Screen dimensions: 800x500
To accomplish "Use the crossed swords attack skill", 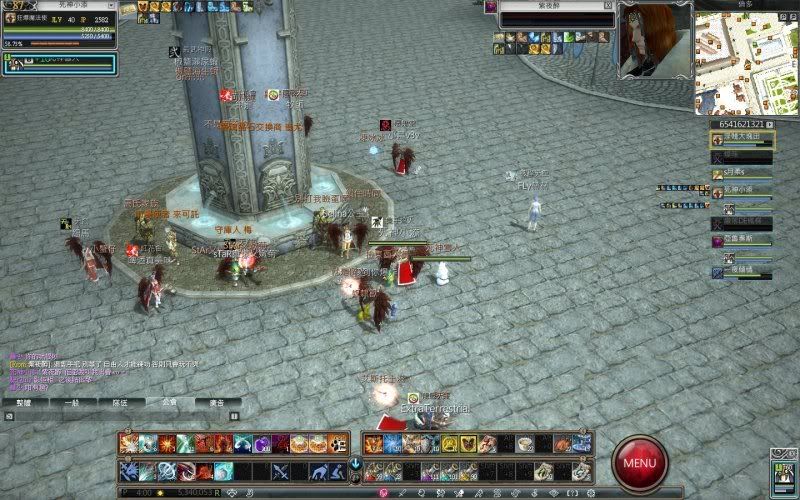I will pos(281,471).
